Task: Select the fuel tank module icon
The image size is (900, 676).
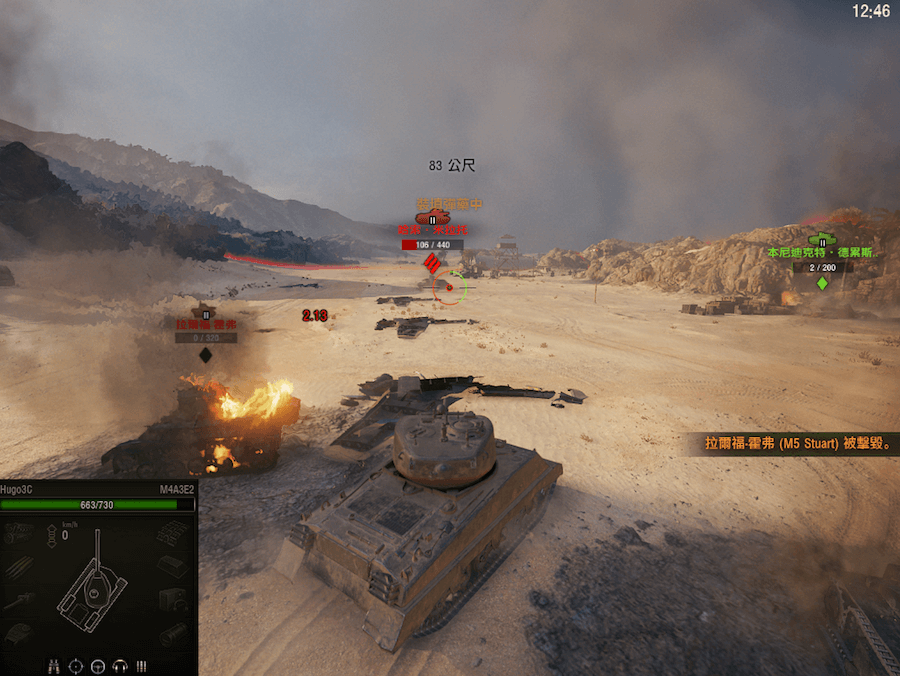Action: pyautogui.click(x=173, y=566)
